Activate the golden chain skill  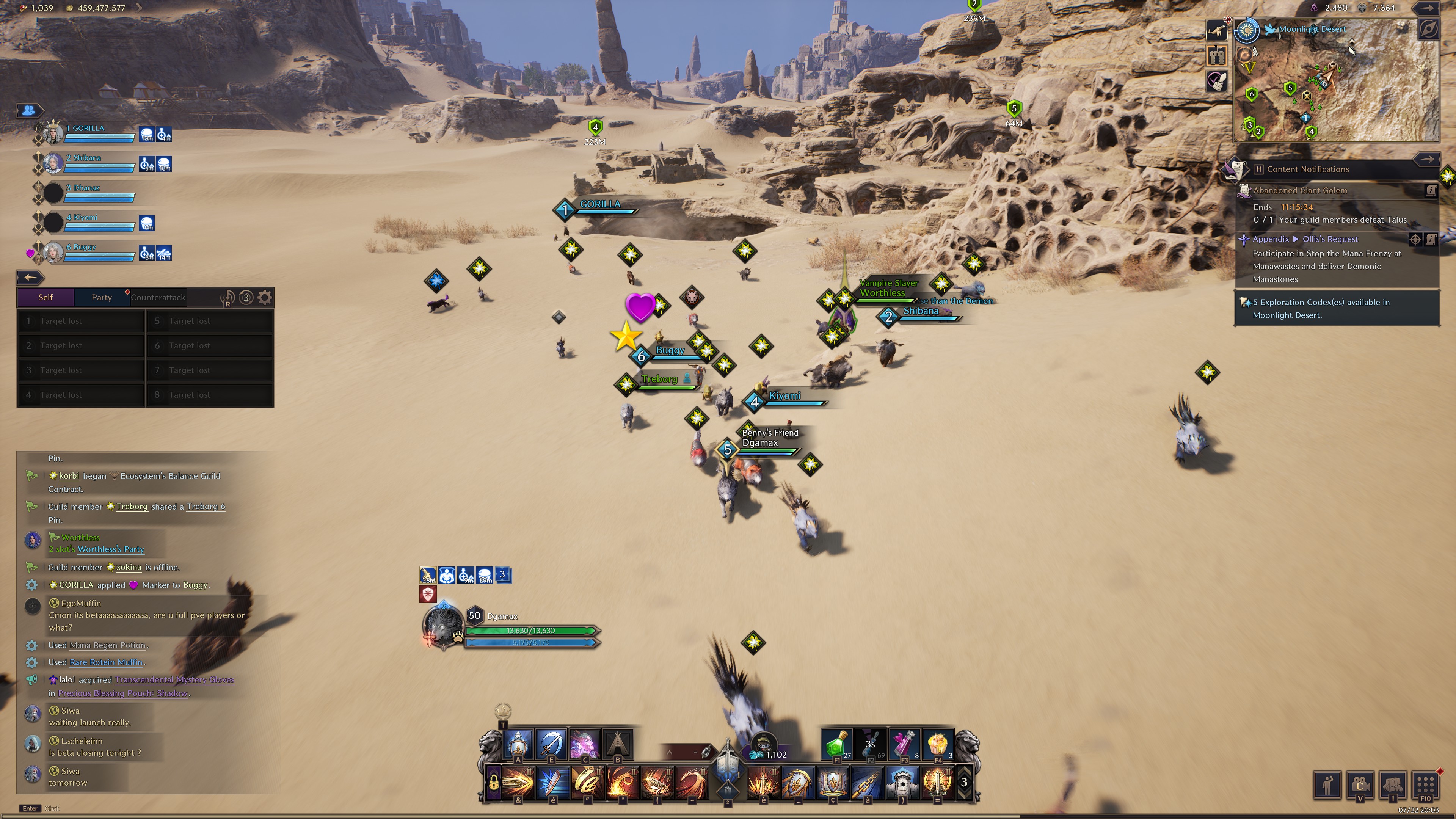point(868,783)
